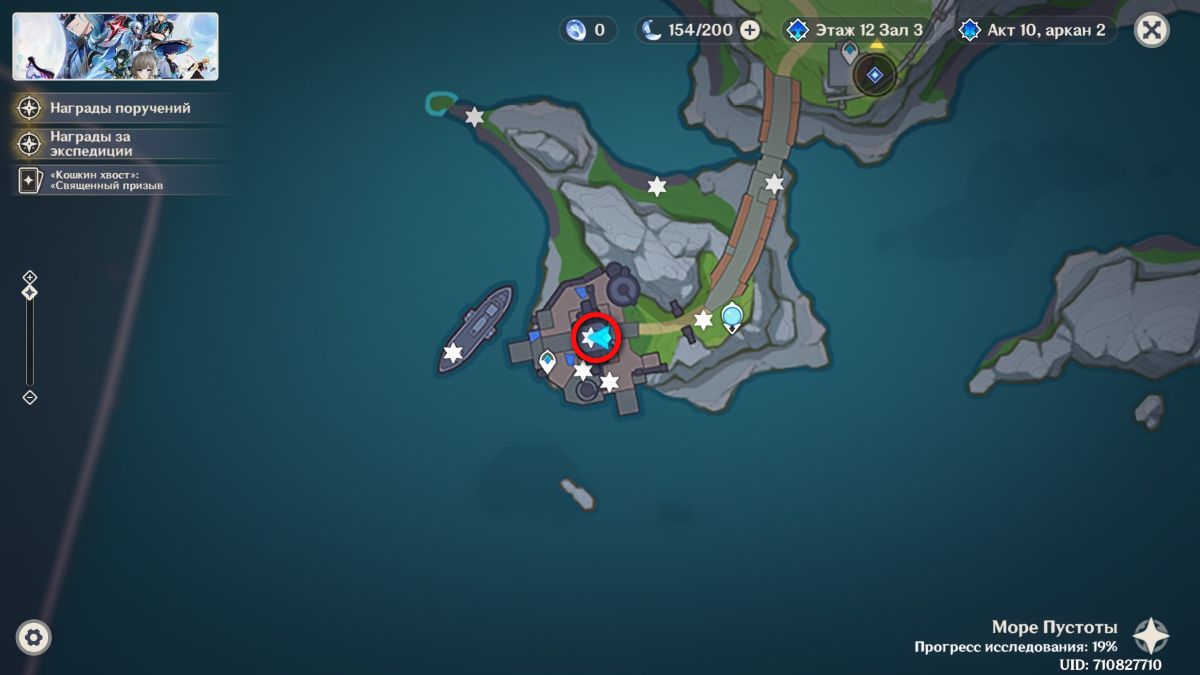The height and width of the screenshot is (675, 1200).
Task: Open the Море Пустоты exploration compass icon
Action: (x=1150, y=636)
